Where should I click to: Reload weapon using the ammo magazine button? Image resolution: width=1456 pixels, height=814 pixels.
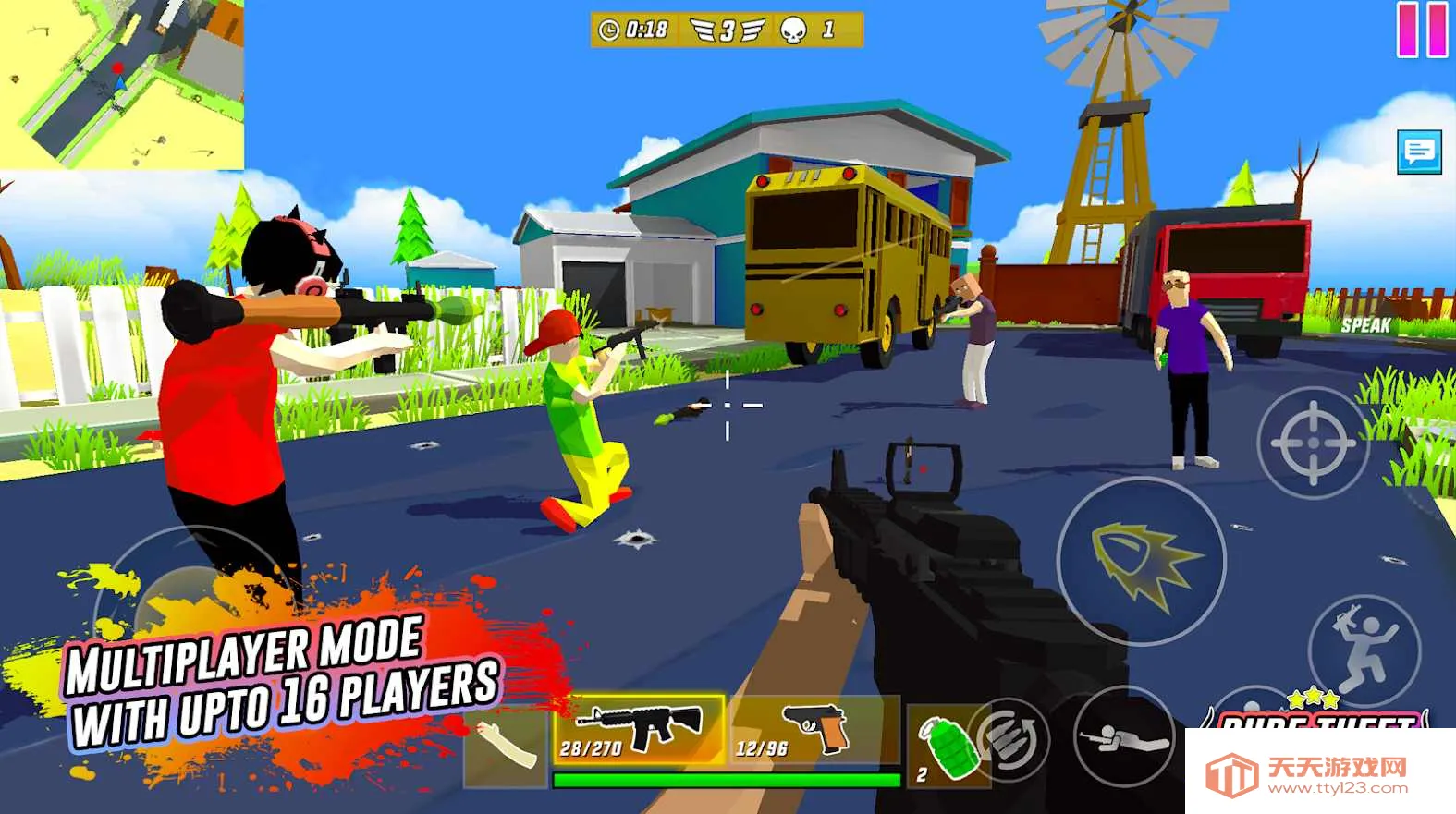(x=1011, y=739)
